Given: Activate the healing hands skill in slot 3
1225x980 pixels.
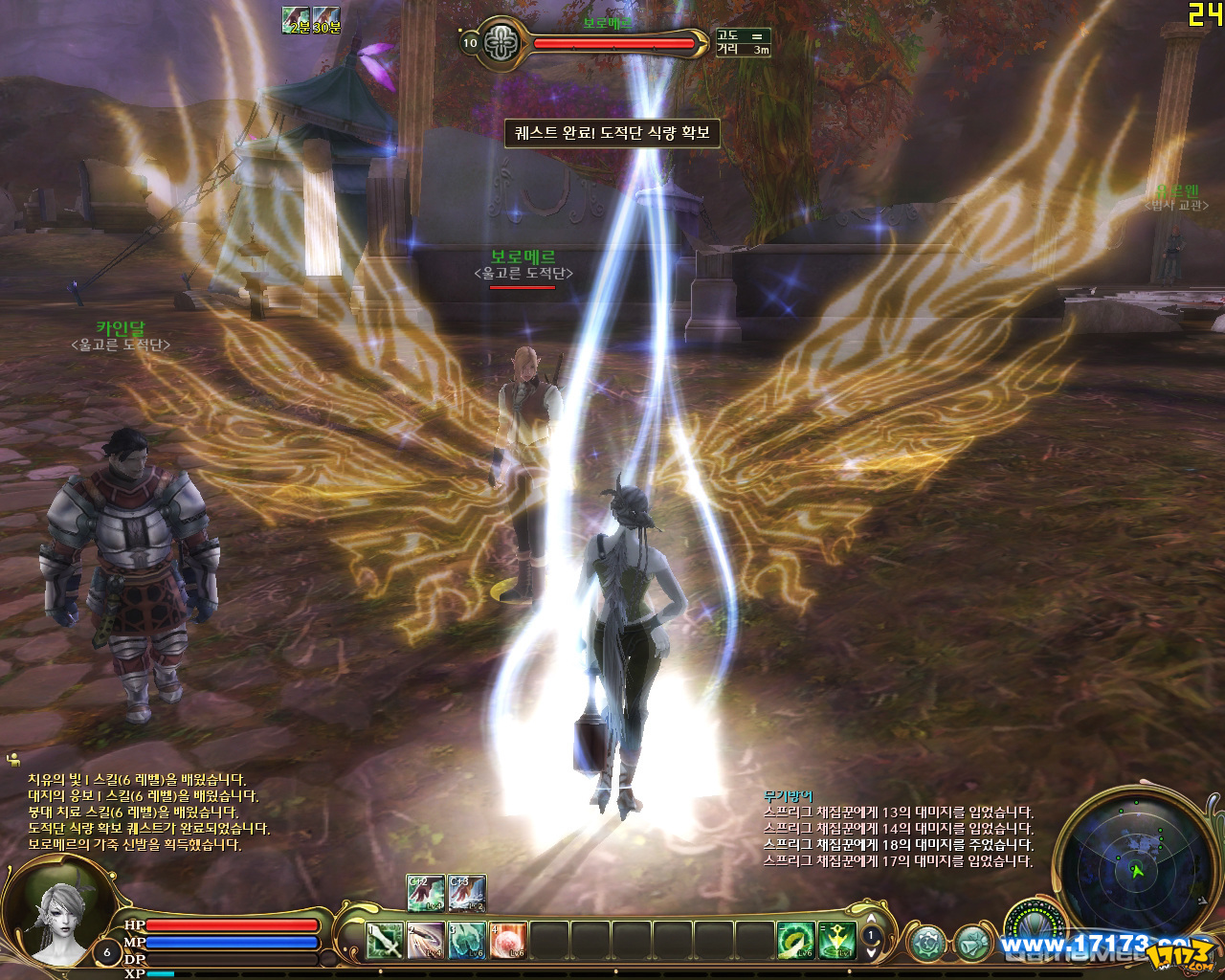Looking at the screenshot, I should (466, 940).
